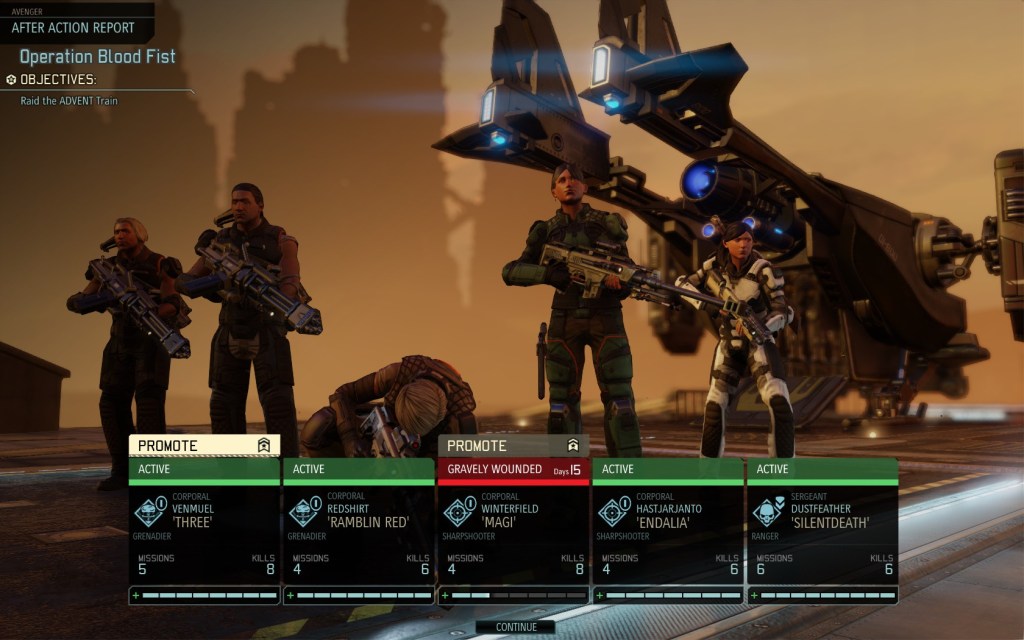1024x640 pixels.
Task: Open Winterfield 'Magi' sharpshooter card
Action: point(513,530)
